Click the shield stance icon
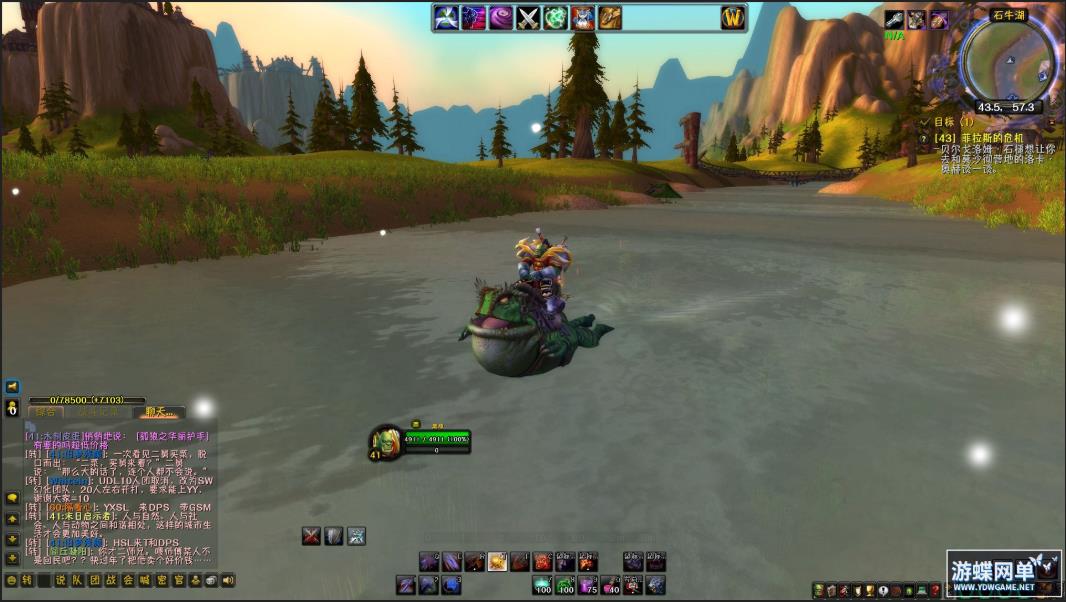Screen dimensions: 1066x602 (x=334, y=536)
